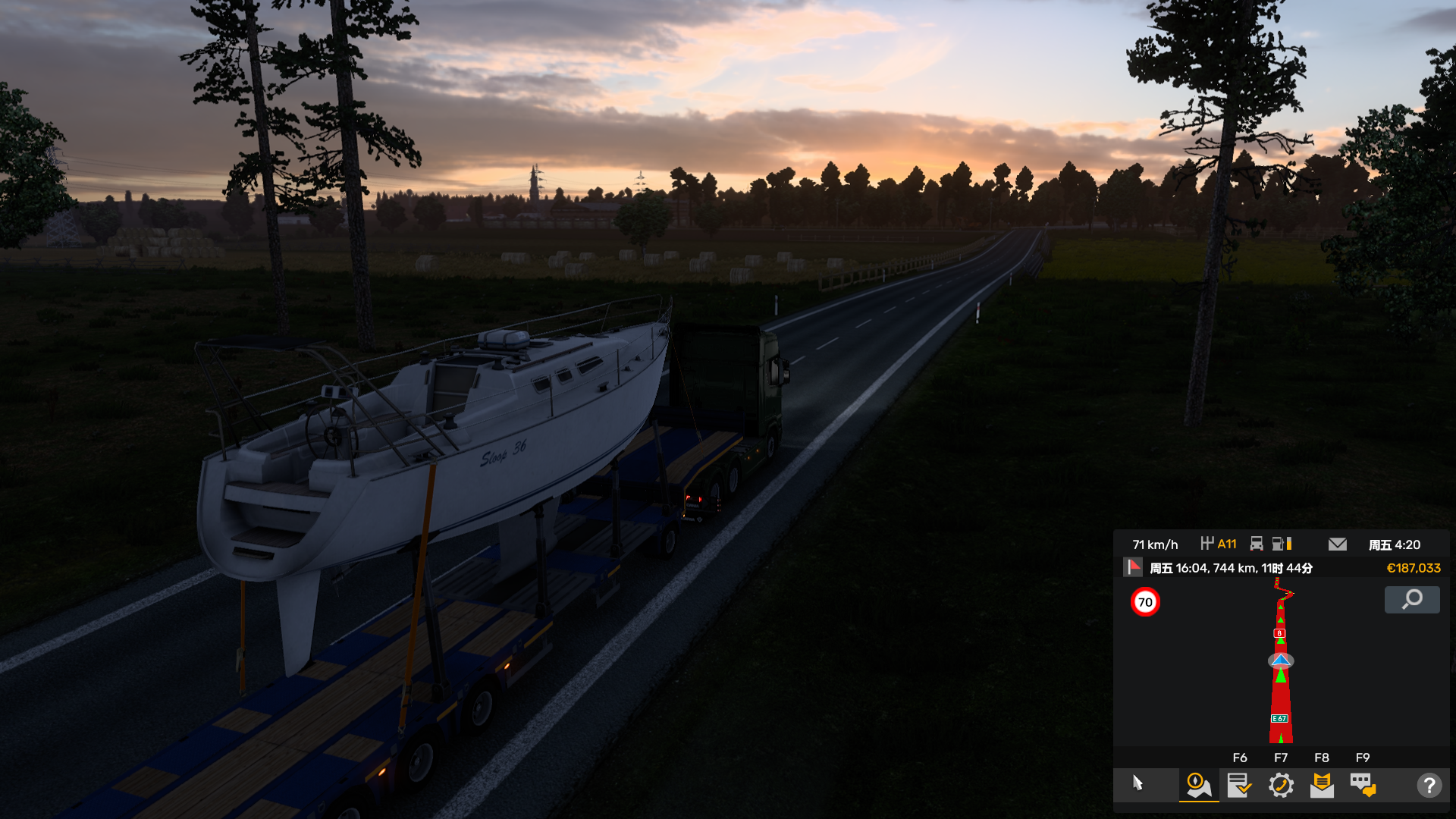Open the help question mark button
The width and height of the screenshot is (1456, 819).
1429,785
